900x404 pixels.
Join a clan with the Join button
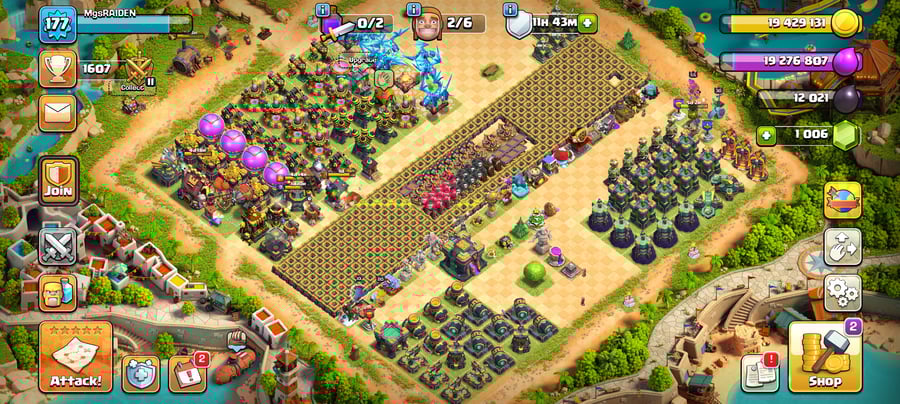pyautogui.click(x=58, y=183)
